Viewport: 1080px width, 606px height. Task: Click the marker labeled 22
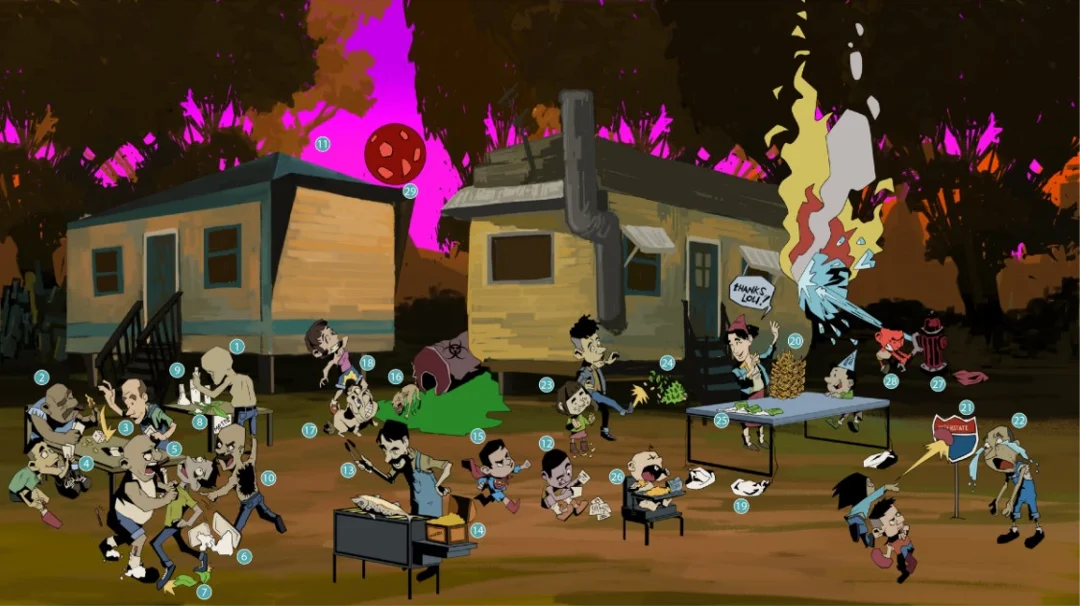(x=1019, y=420)
